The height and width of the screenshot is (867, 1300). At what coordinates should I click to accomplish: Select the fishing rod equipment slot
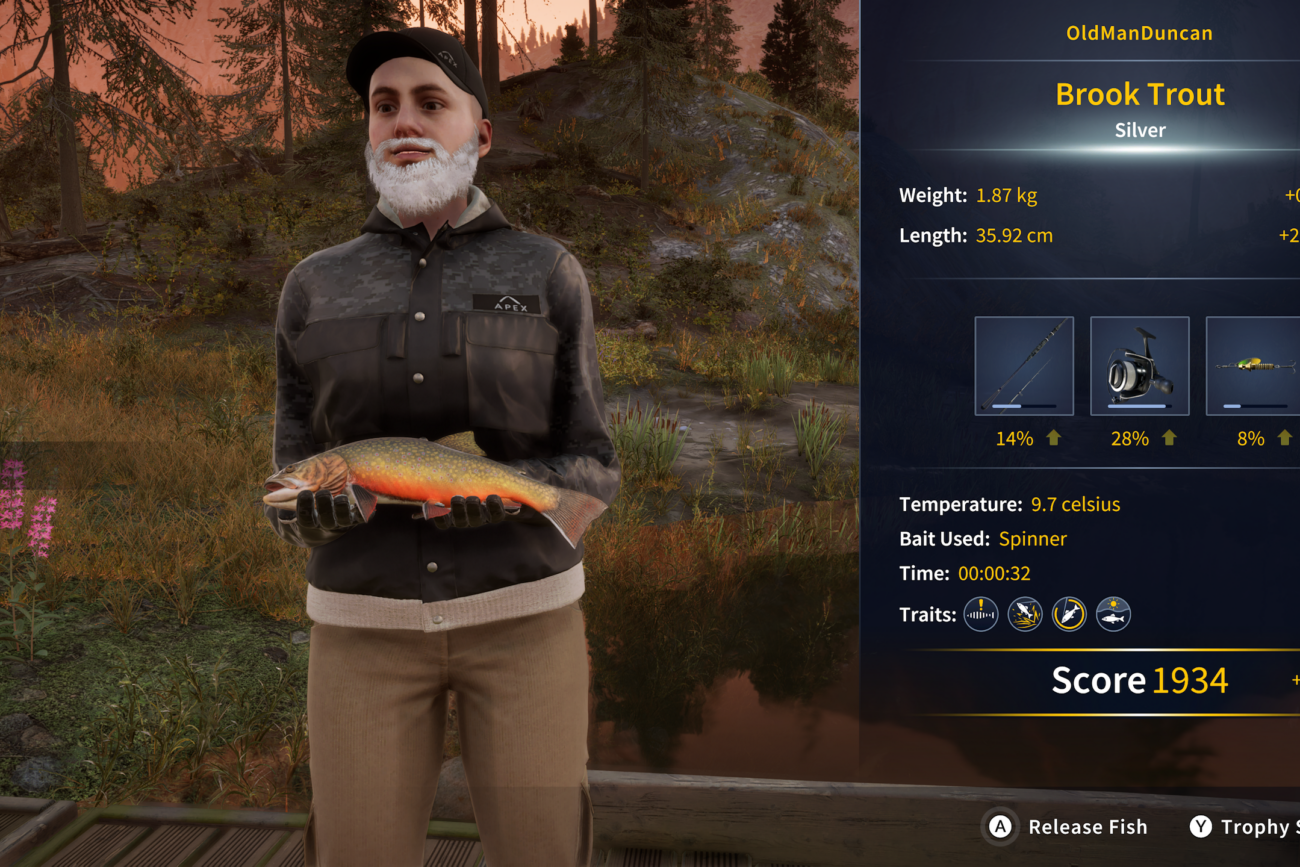click(x=1024, y=366)
